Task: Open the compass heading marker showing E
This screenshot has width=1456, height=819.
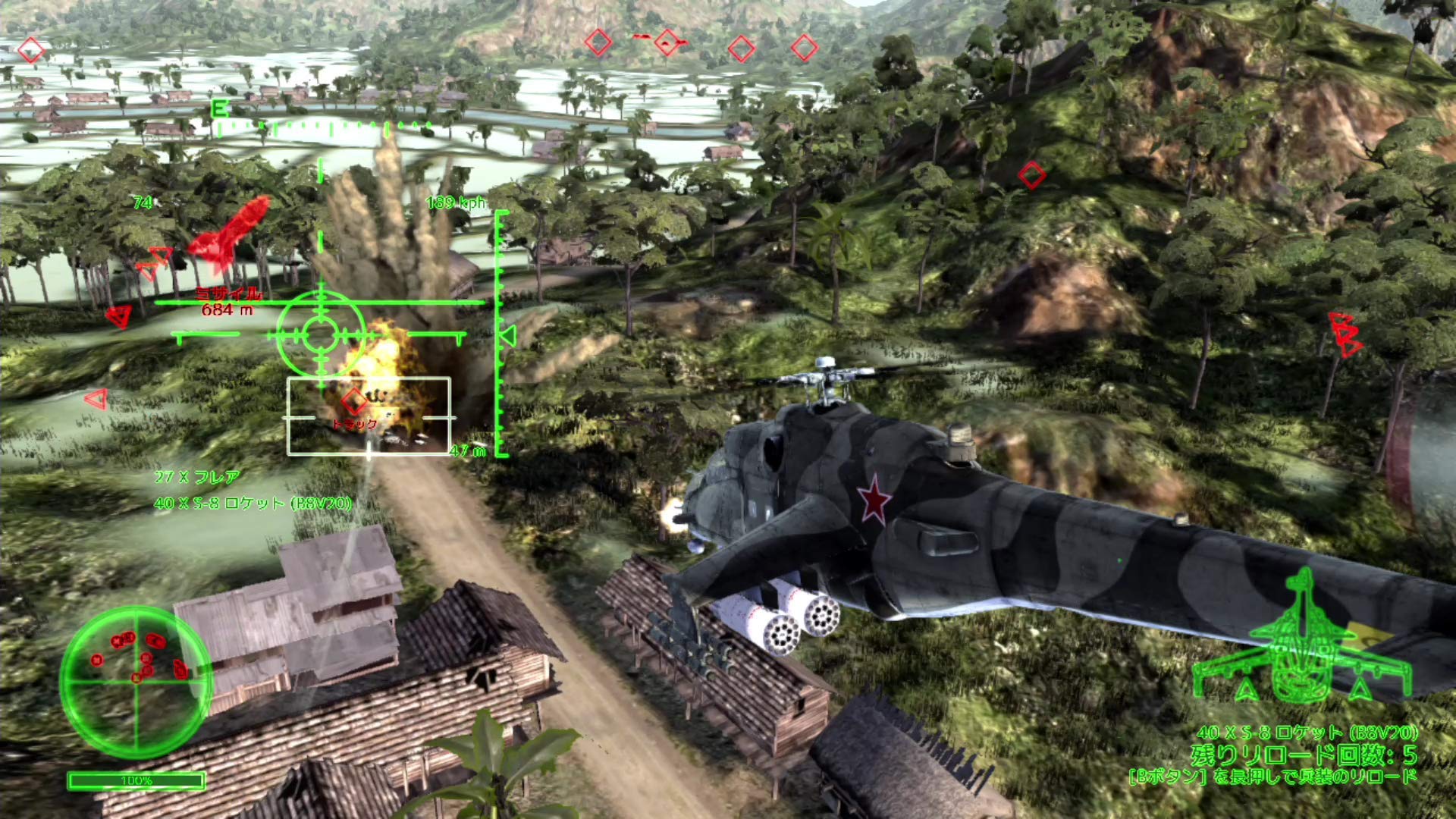Action: 220,108
